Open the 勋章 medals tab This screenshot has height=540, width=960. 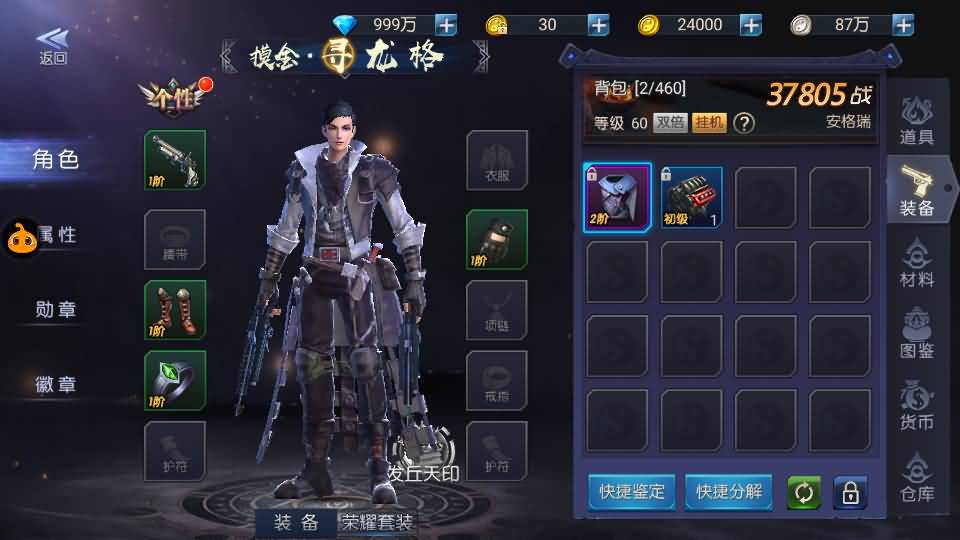pos(56,310)
